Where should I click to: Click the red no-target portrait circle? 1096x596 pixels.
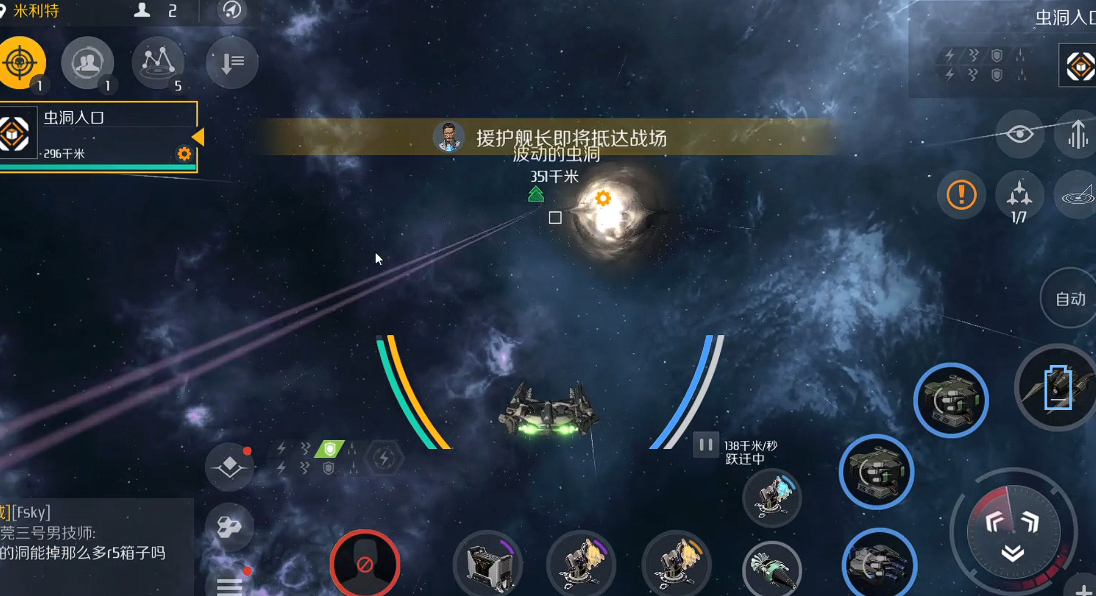365,564
